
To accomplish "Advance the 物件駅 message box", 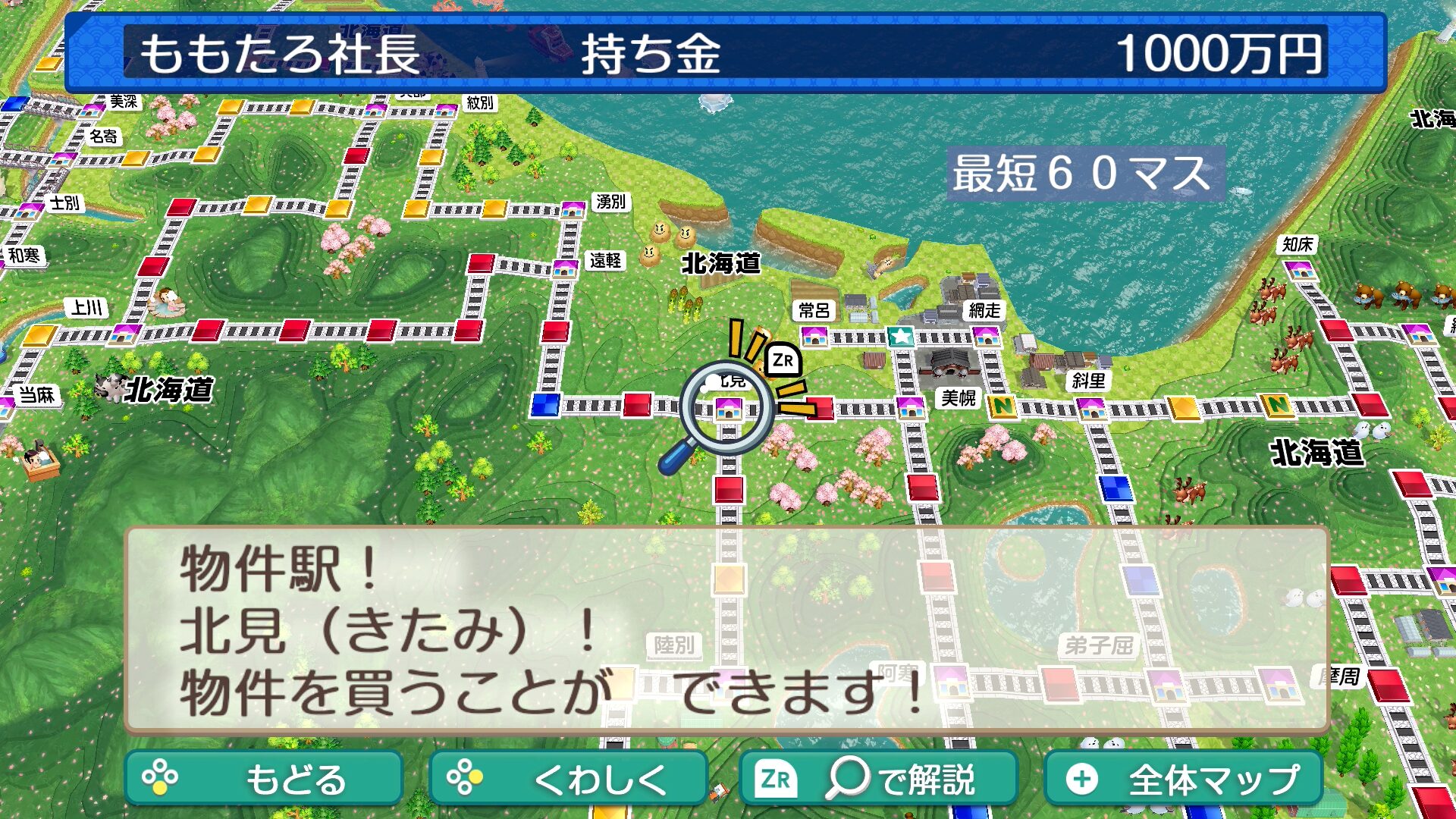I will [x=726, y=629].
